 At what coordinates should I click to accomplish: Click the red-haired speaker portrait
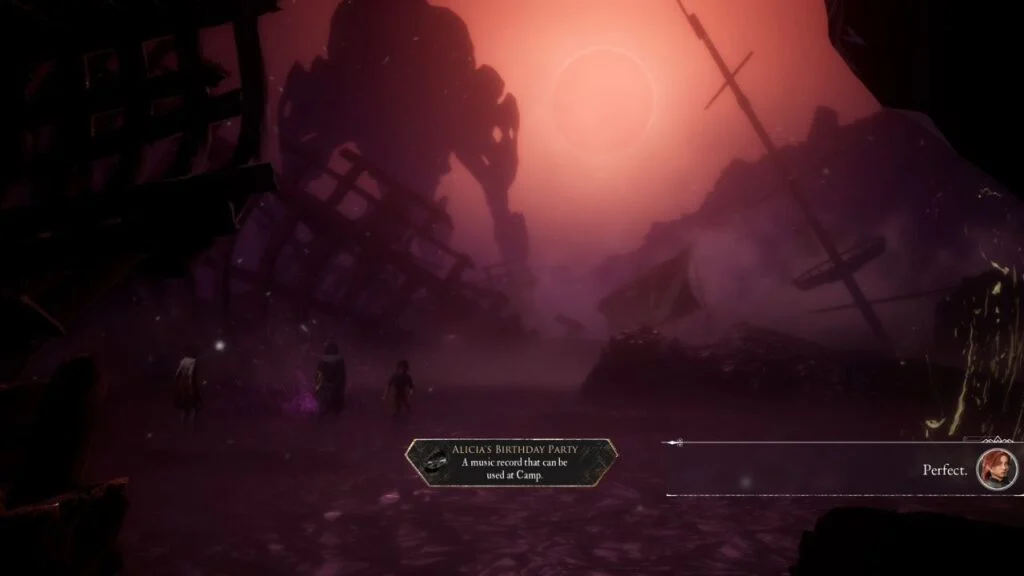pos(996,469)
